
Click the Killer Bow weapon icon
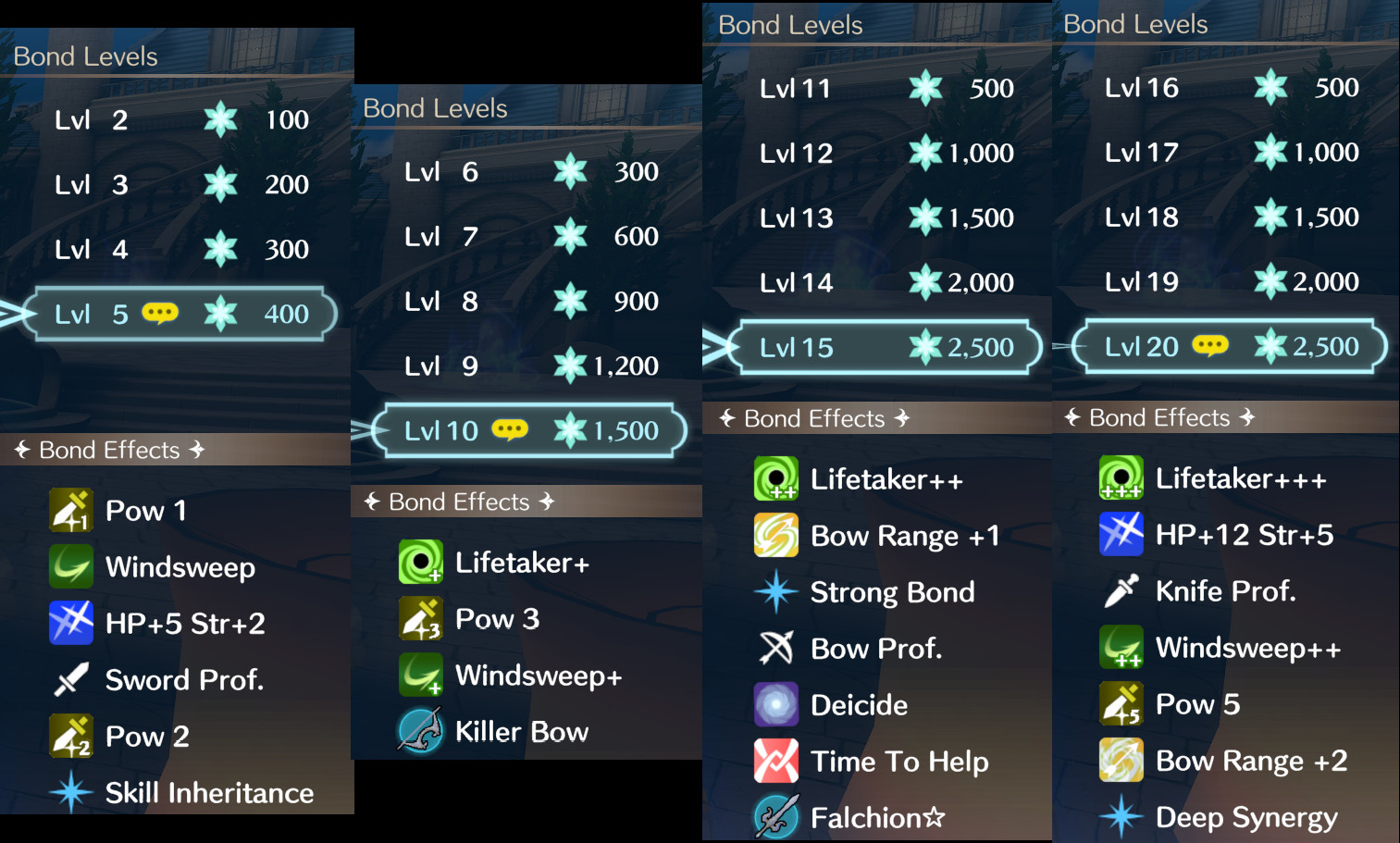pyautogui.click(x=421, y=730)
